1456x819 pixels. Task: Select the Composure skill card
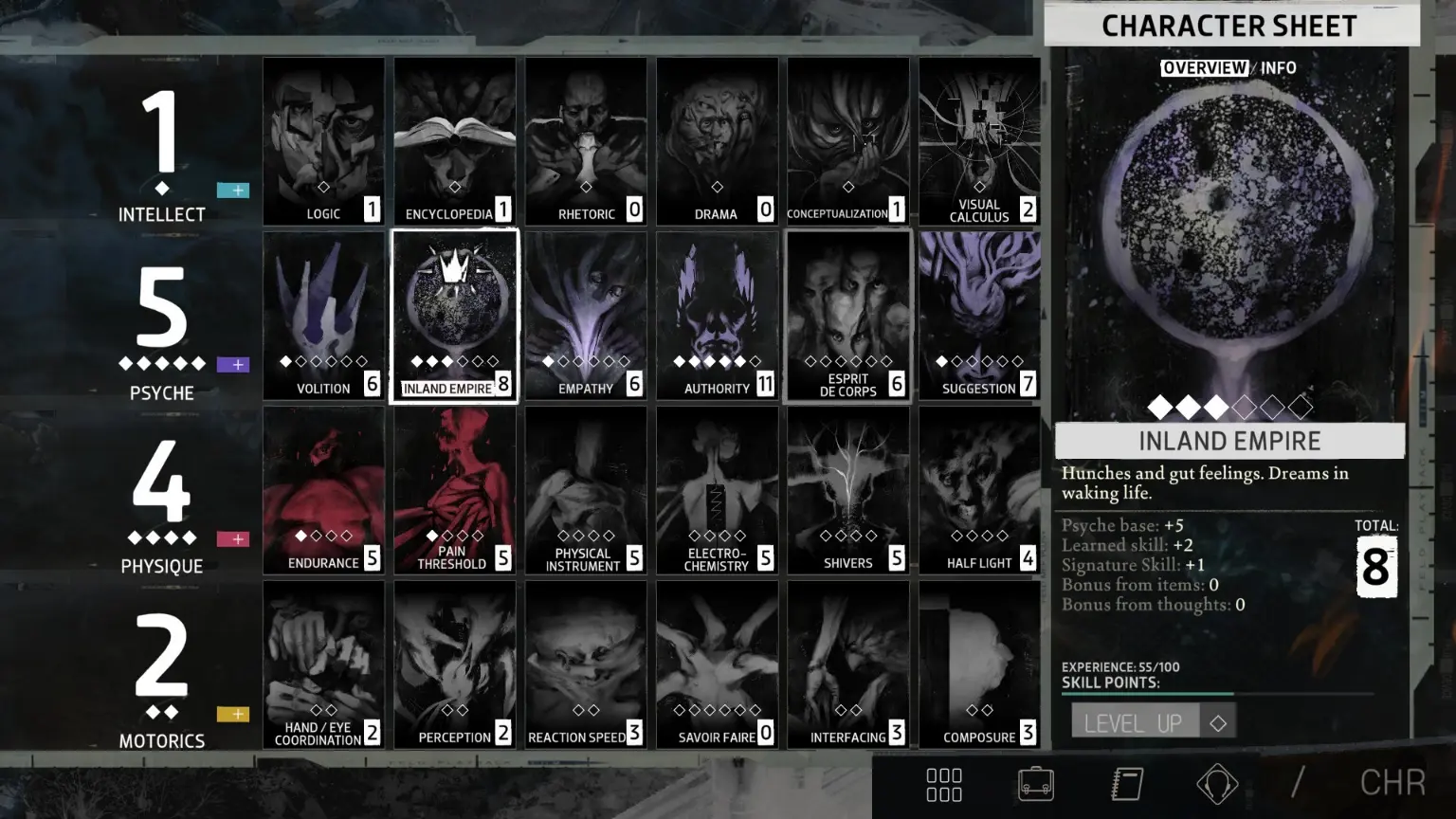pos(979,664)
